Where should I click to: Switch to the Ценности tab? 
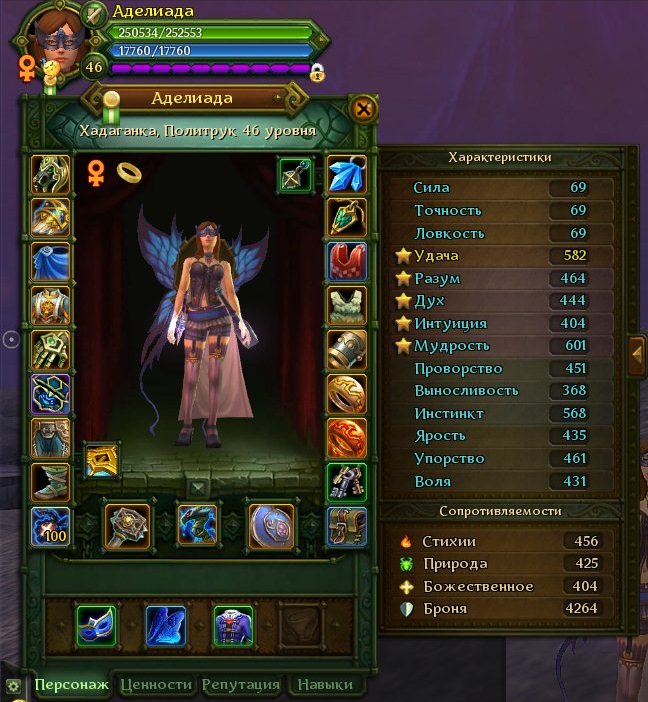pyautogui.click(x=155, y=685)
